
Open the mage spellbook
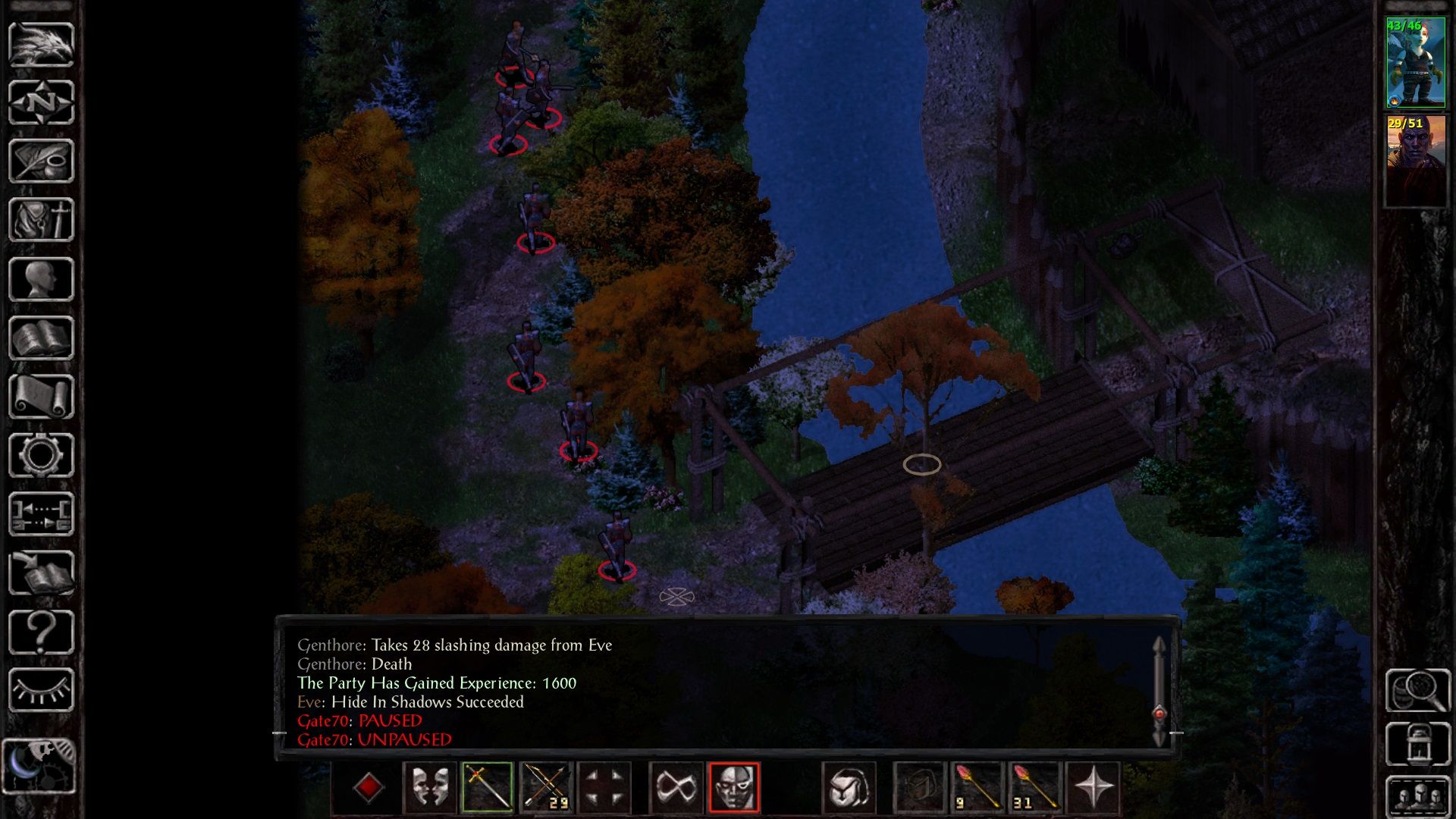pyautogui.click(x=41, y=338)
